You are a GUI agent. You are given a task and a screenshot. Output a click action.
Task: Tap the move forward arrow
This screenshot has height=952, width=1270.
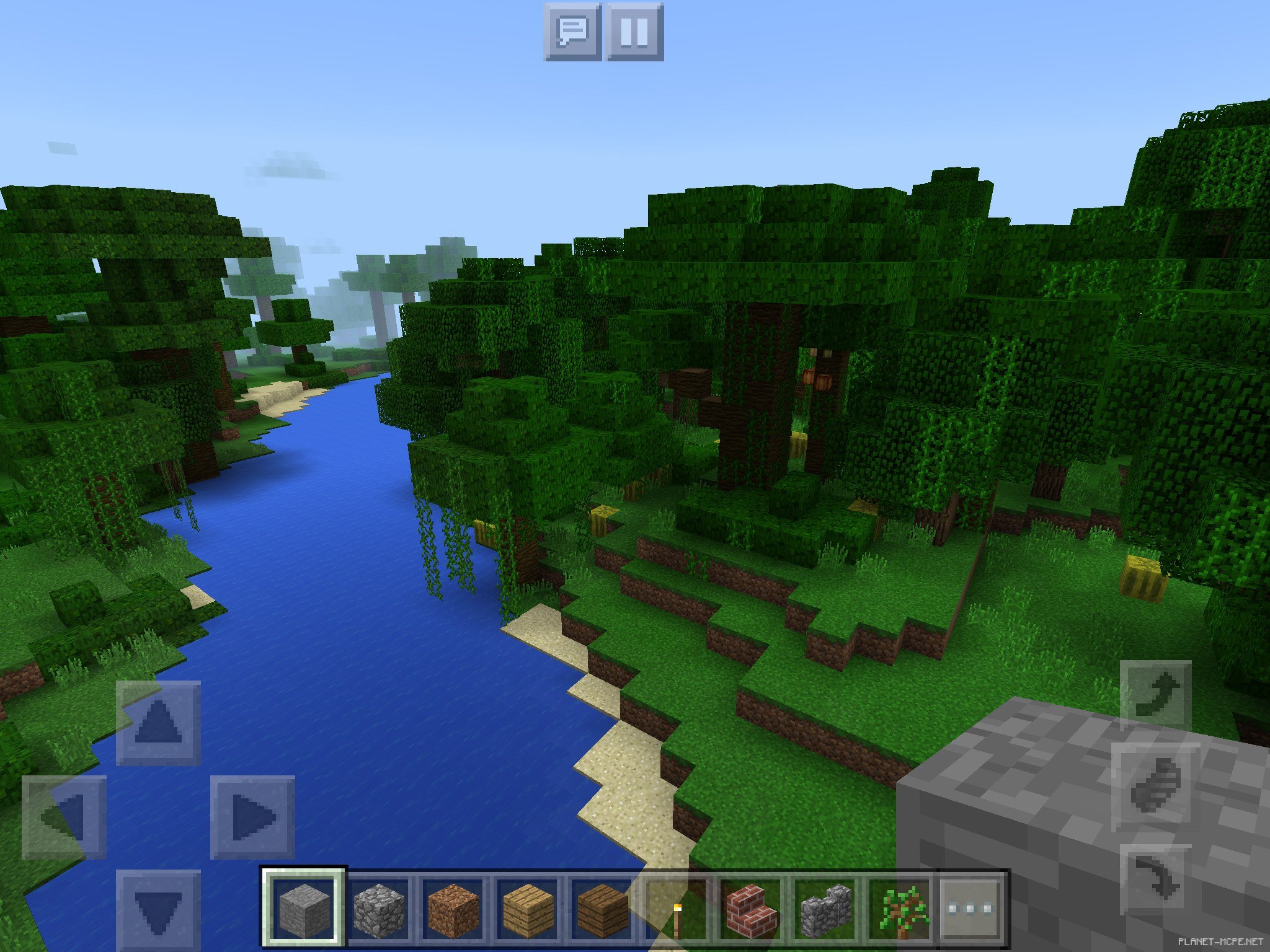point(159,722)
